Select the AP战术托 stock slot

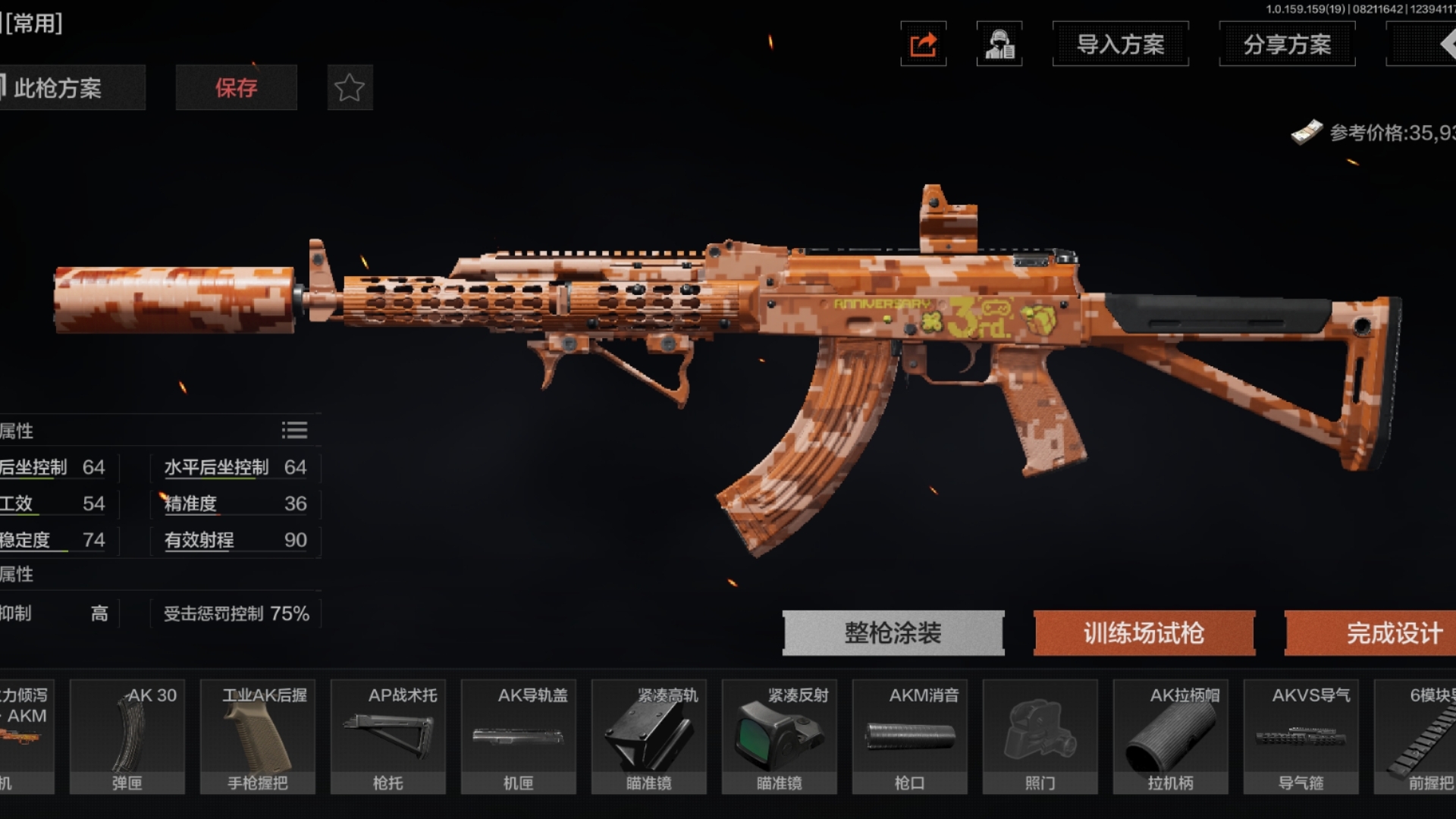(388, 736)
